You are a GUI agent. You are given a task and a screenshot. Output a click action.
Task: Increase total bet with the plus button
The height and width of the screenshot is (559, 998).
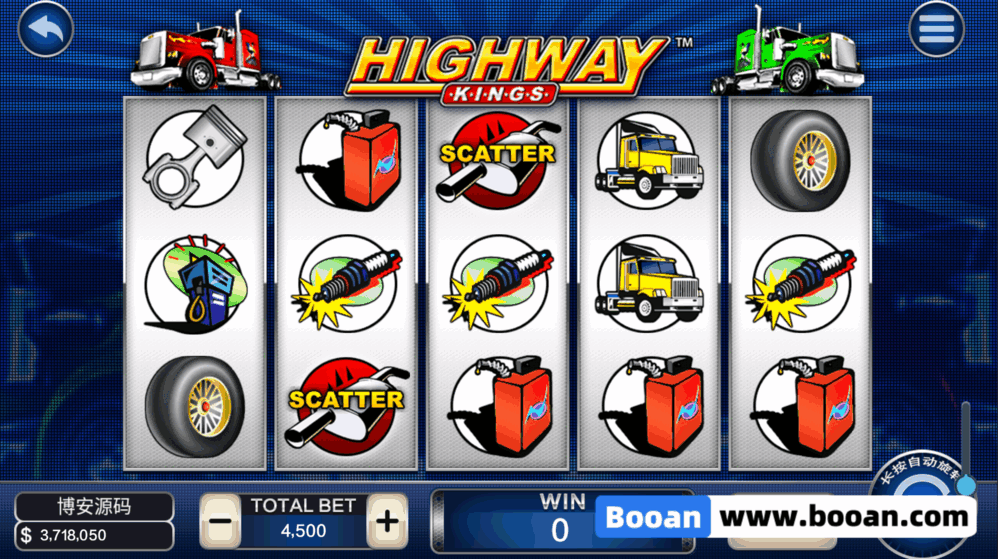(x=386, y=521)
